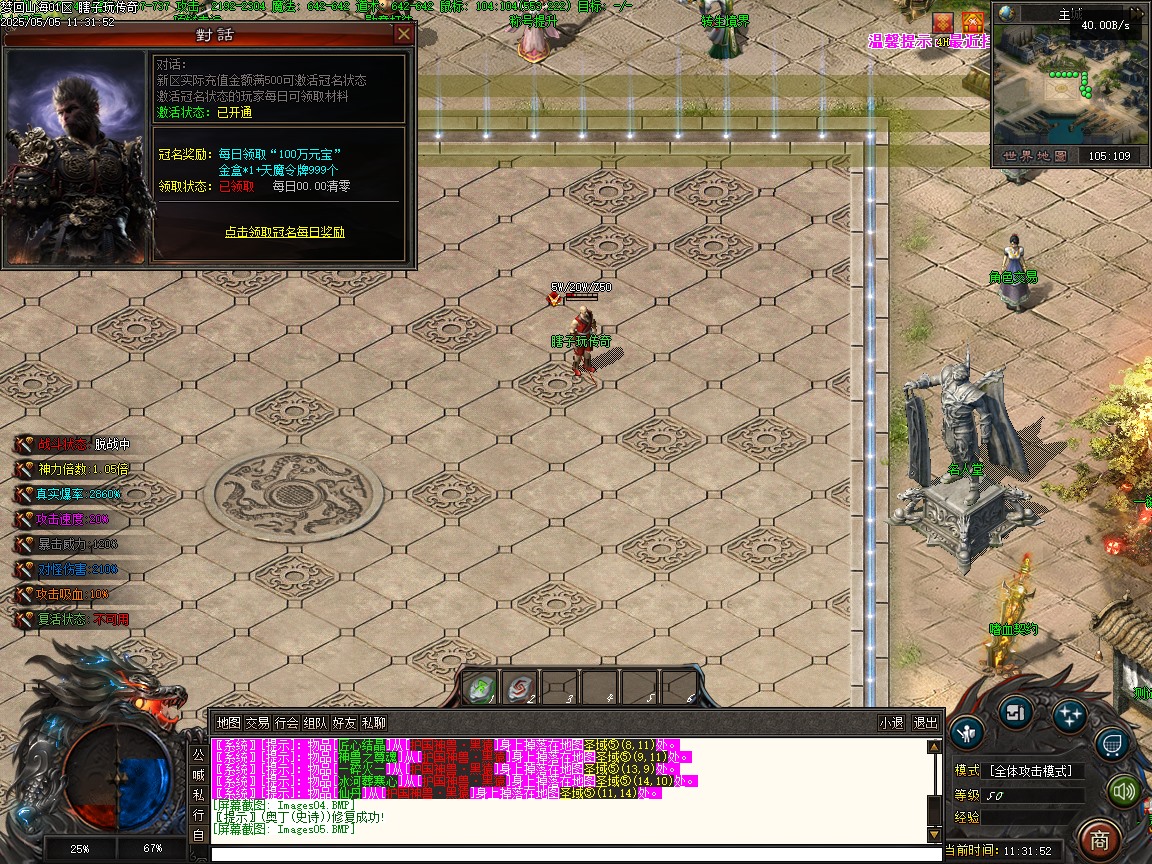
Task: Open the 交易 trade tab
Action: pyautogui.click(x=257, y=723)
